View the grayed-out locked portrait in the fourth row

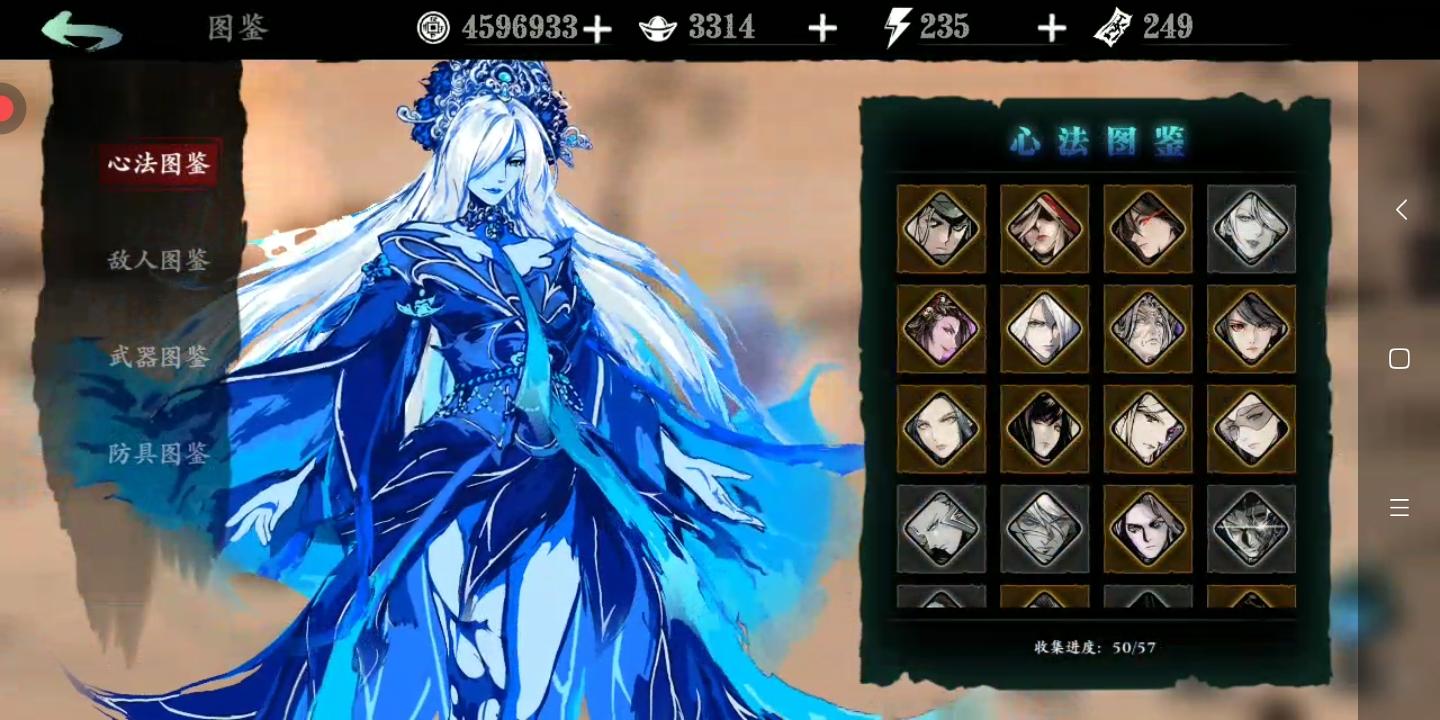point(940,528)
